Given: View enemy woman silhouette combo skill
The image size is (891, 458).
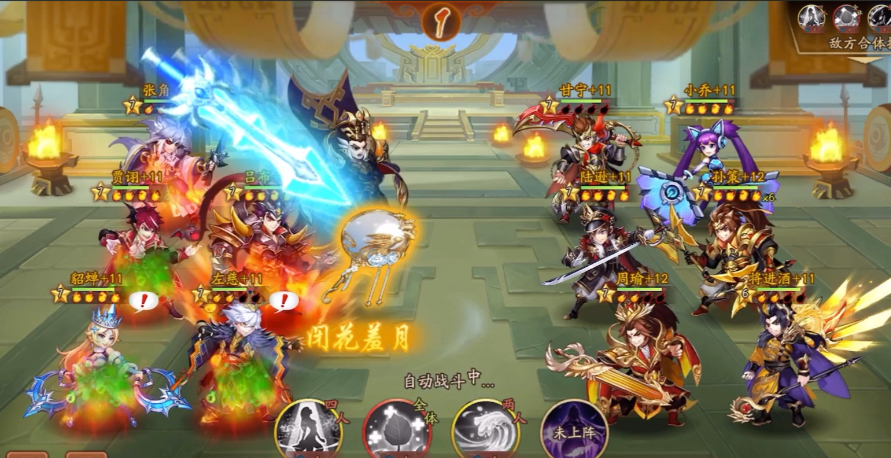Looking at the screenshot, I should [812, 16].
